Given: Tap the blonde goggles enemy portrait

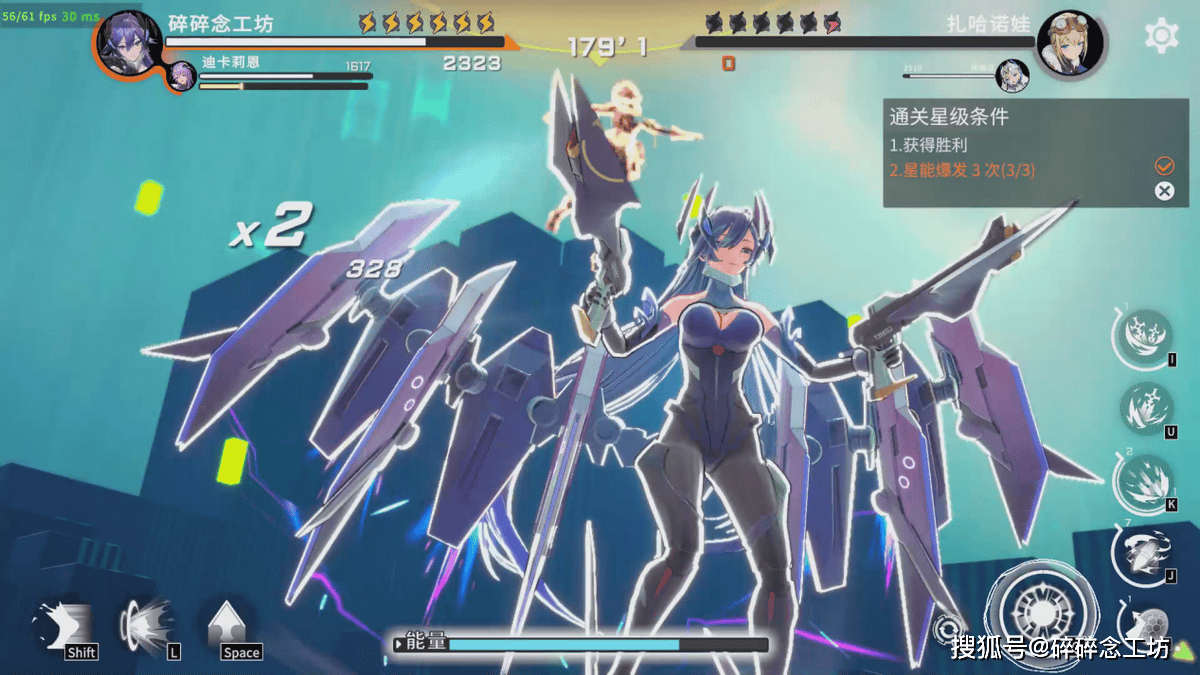Looking at the screenshot, I should tap(1070, 42).
